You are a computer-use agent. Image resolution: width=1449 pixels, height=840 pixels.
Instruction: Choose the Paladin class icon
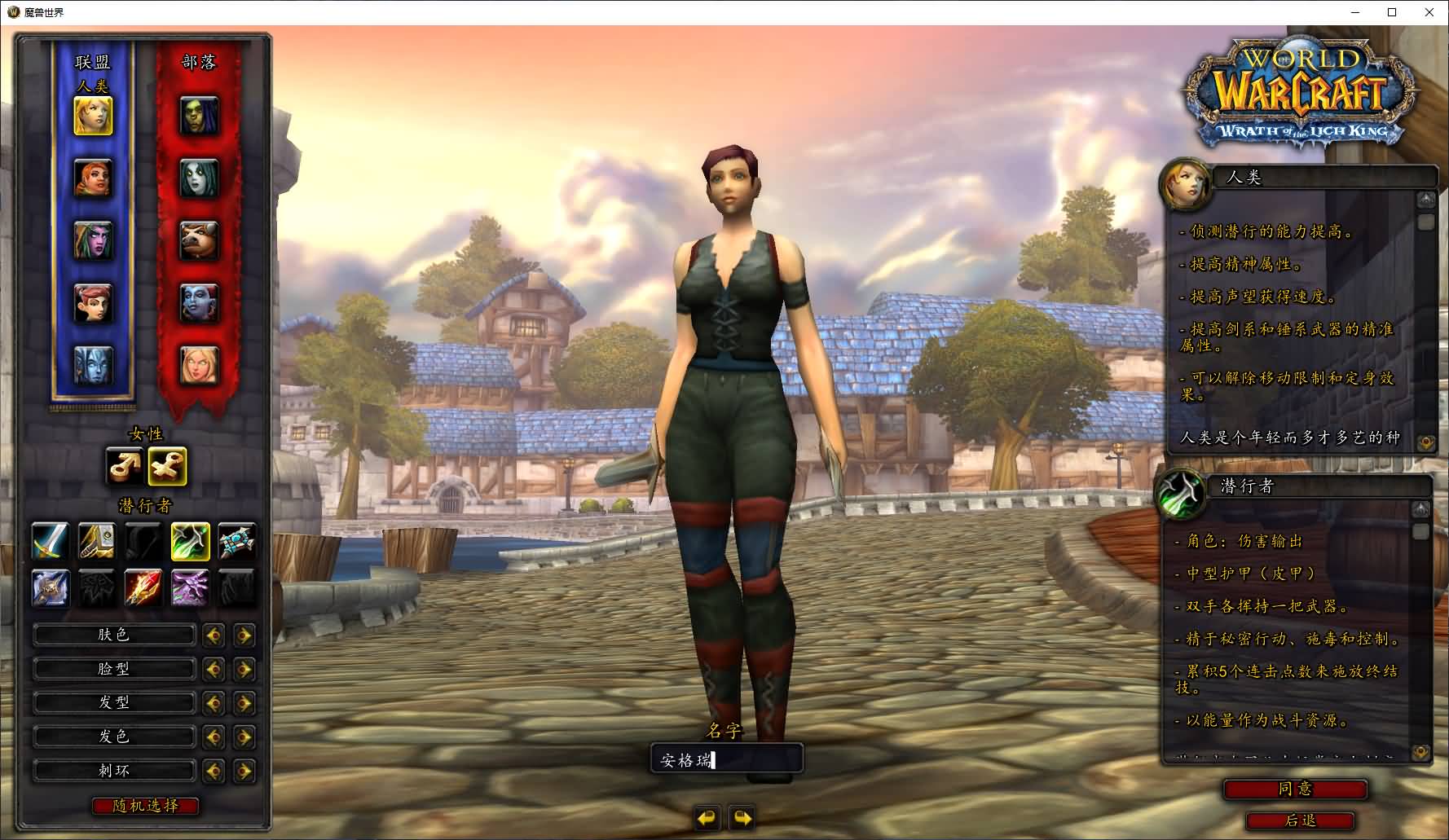point(96,542)
